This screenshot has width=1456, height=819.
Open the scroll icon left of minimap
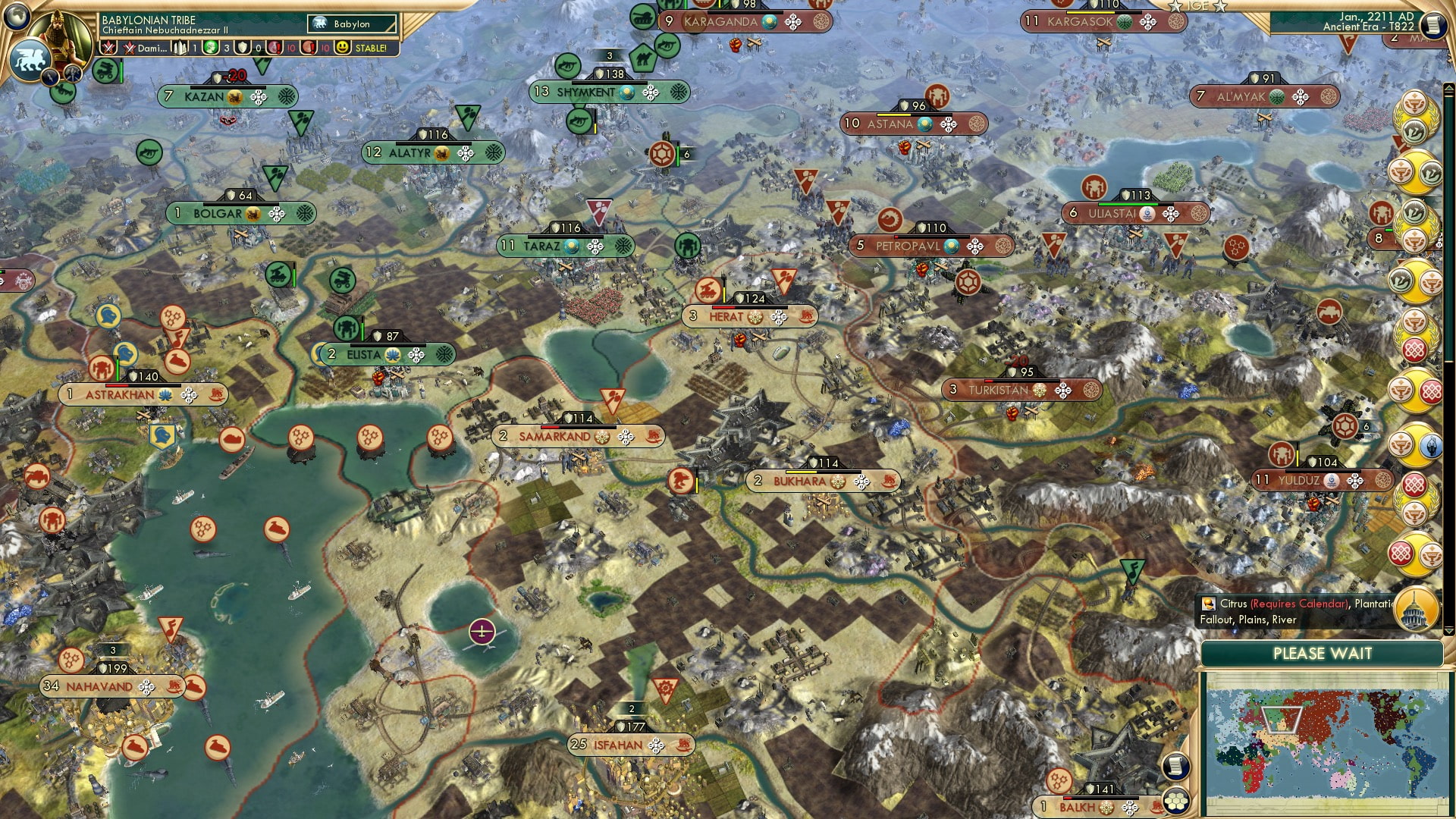(x=1175, y=767)
